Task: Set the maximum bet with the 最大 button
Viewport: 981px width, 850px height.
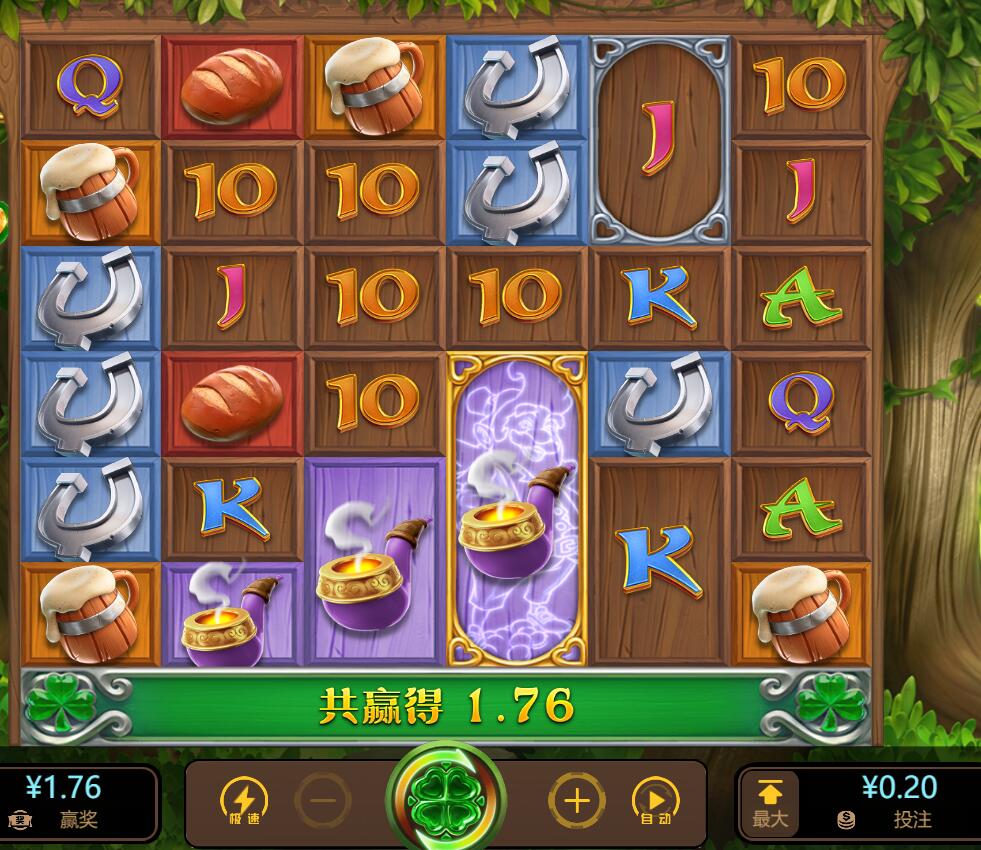Action: point(769,804)
